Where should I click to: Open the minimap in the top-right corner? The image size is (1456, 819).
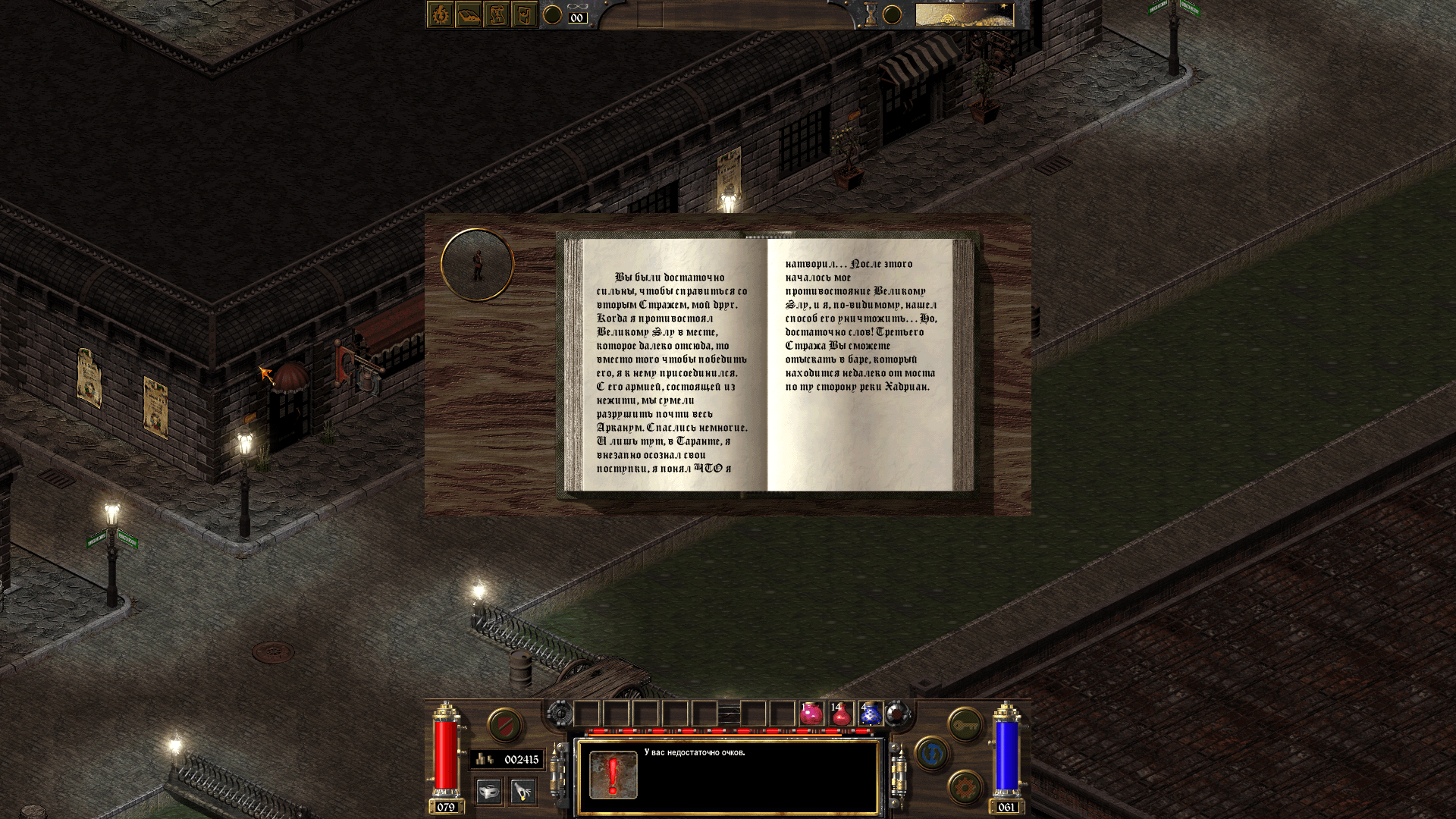963,15
